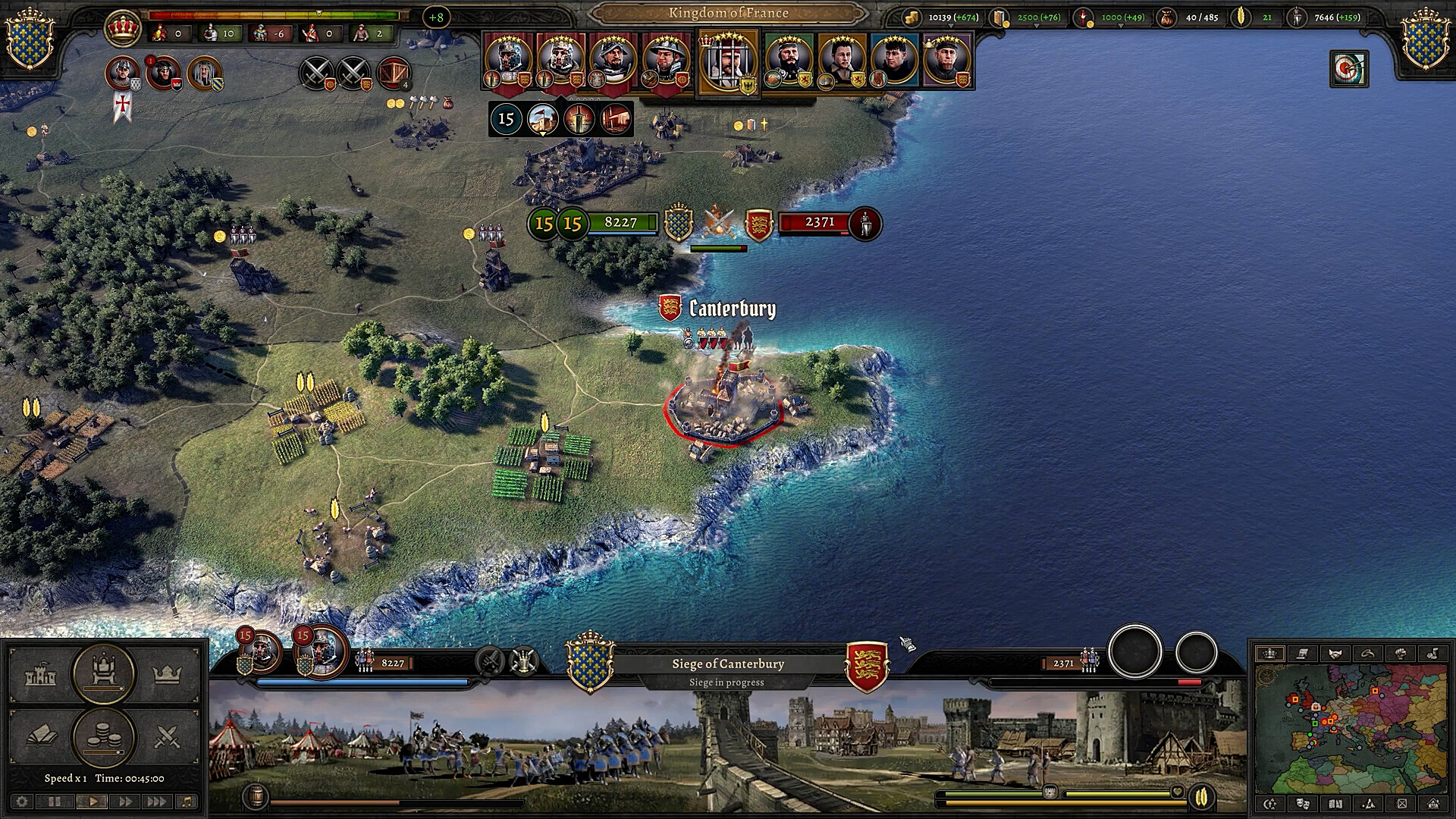1456x819 pixels.
Task: Select the imprisoned knight portrait behind bars
Action: tap(727, 62)
